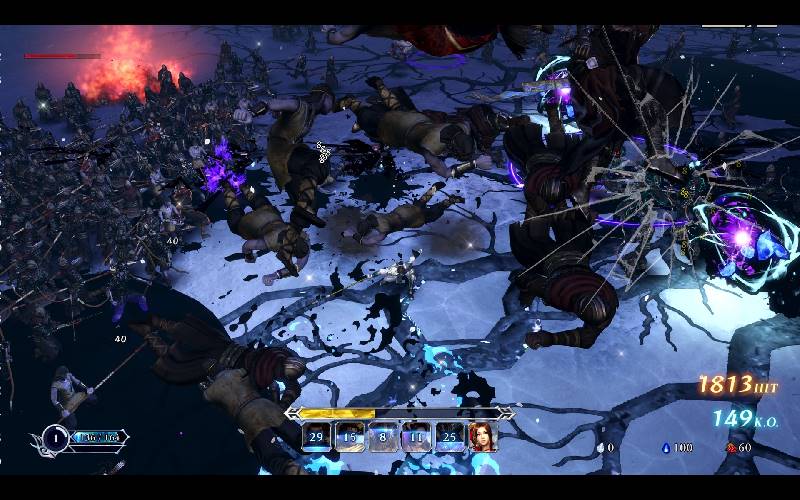Select the red-haired character portrait
Screen dimensions: 800x500
click(x=483, y=437)
